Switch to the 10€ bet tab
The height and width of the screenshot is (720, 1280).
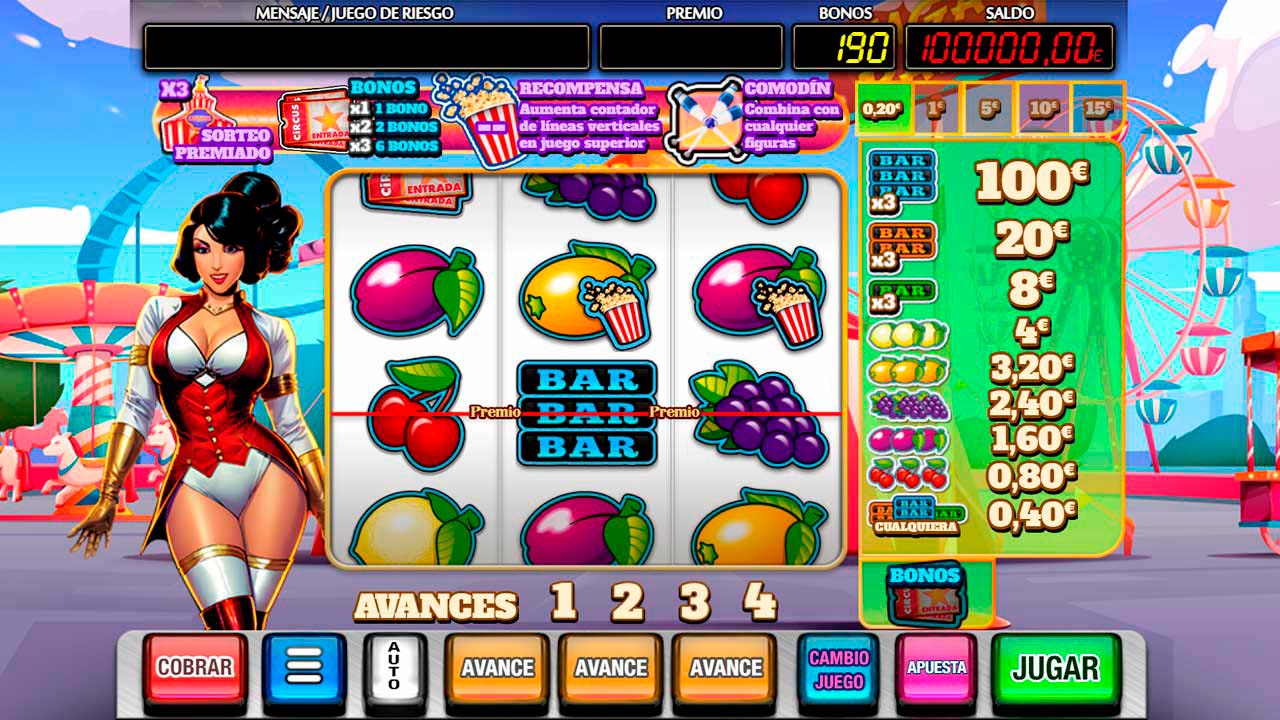pyautogui.click(x=1043, y=109)
